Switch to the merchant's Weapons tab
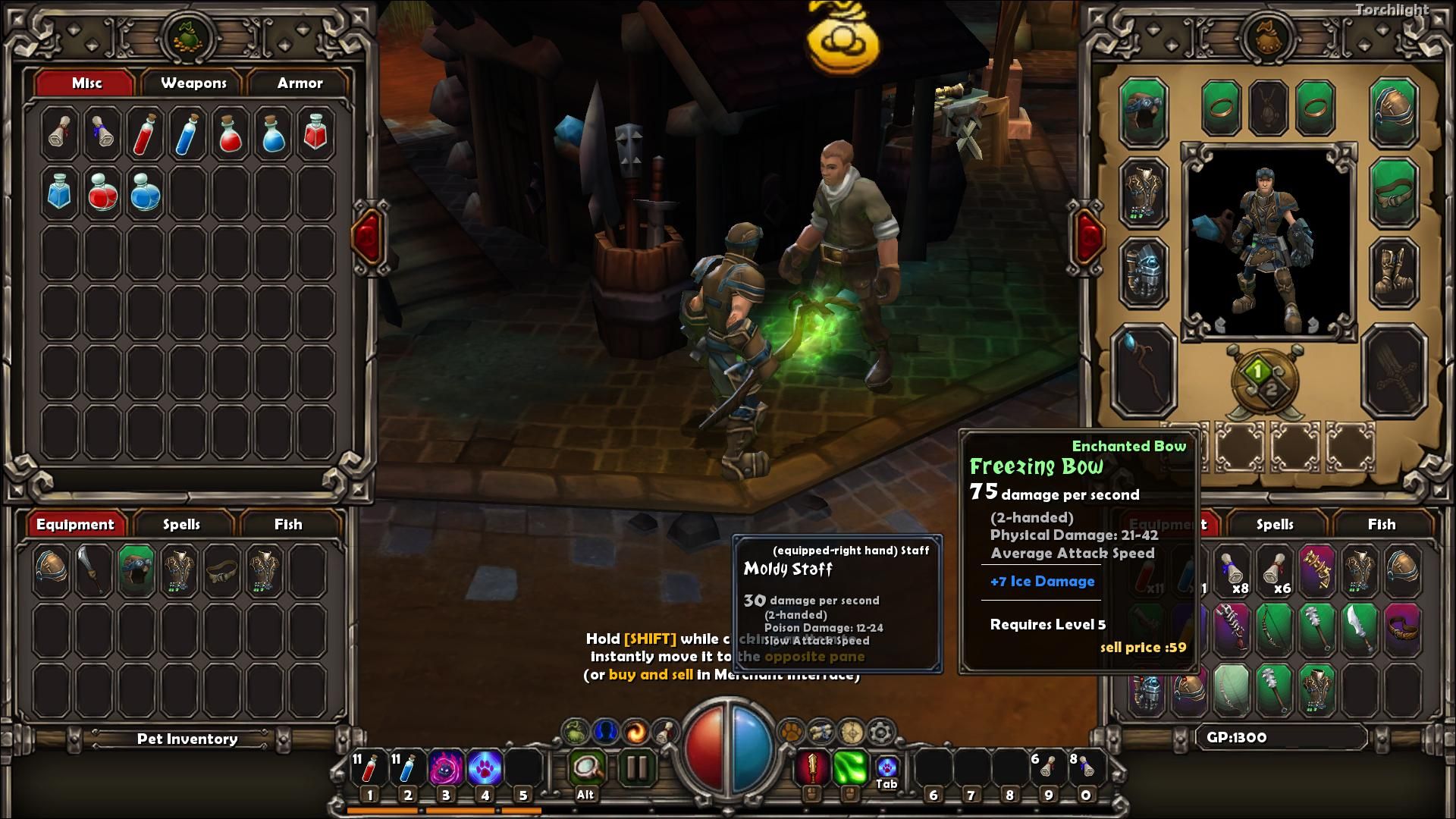 point(193,83)
